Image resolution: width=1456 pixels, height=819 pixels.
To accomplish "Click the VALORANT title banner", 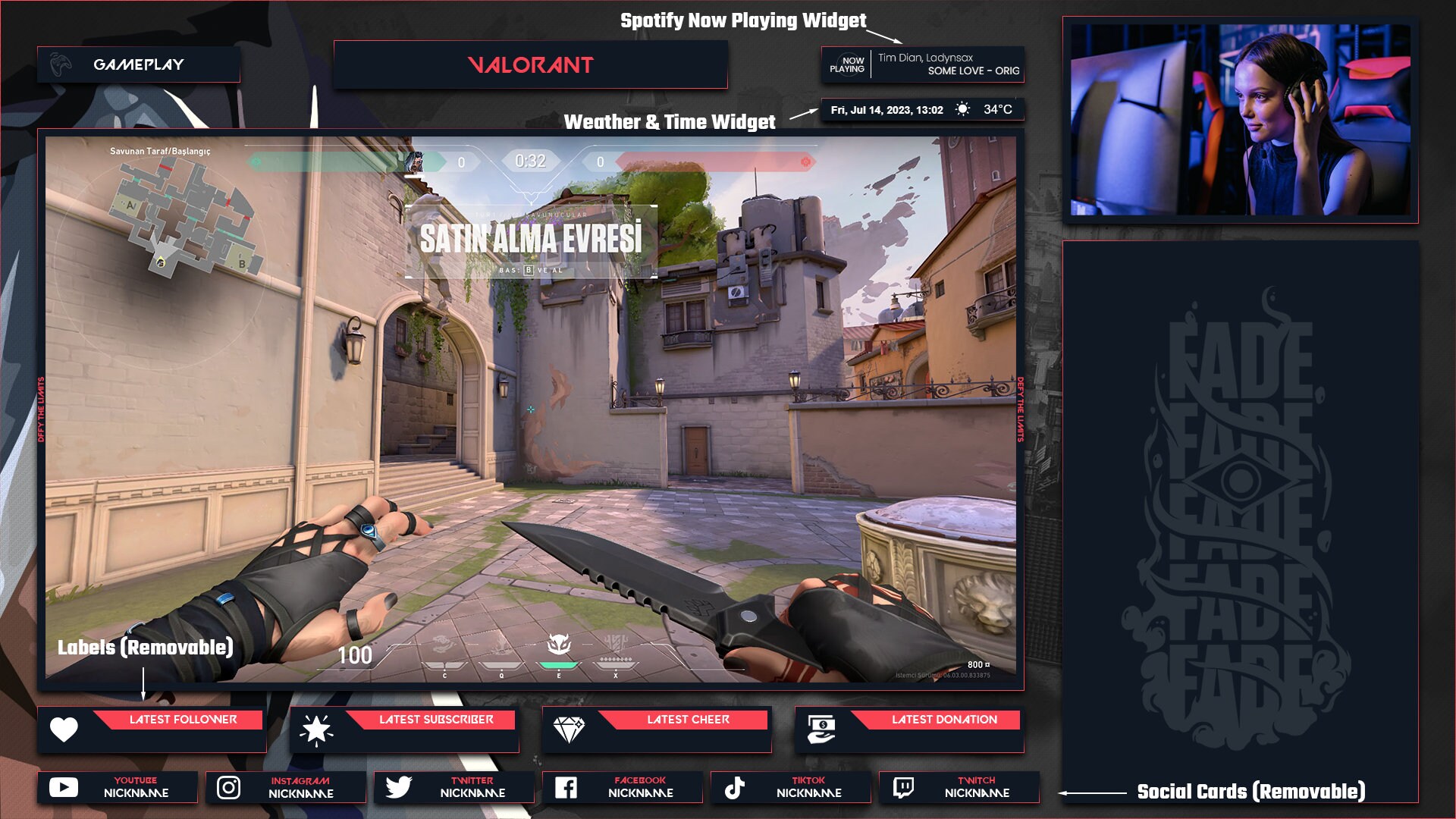I will (x=530, y=65).
